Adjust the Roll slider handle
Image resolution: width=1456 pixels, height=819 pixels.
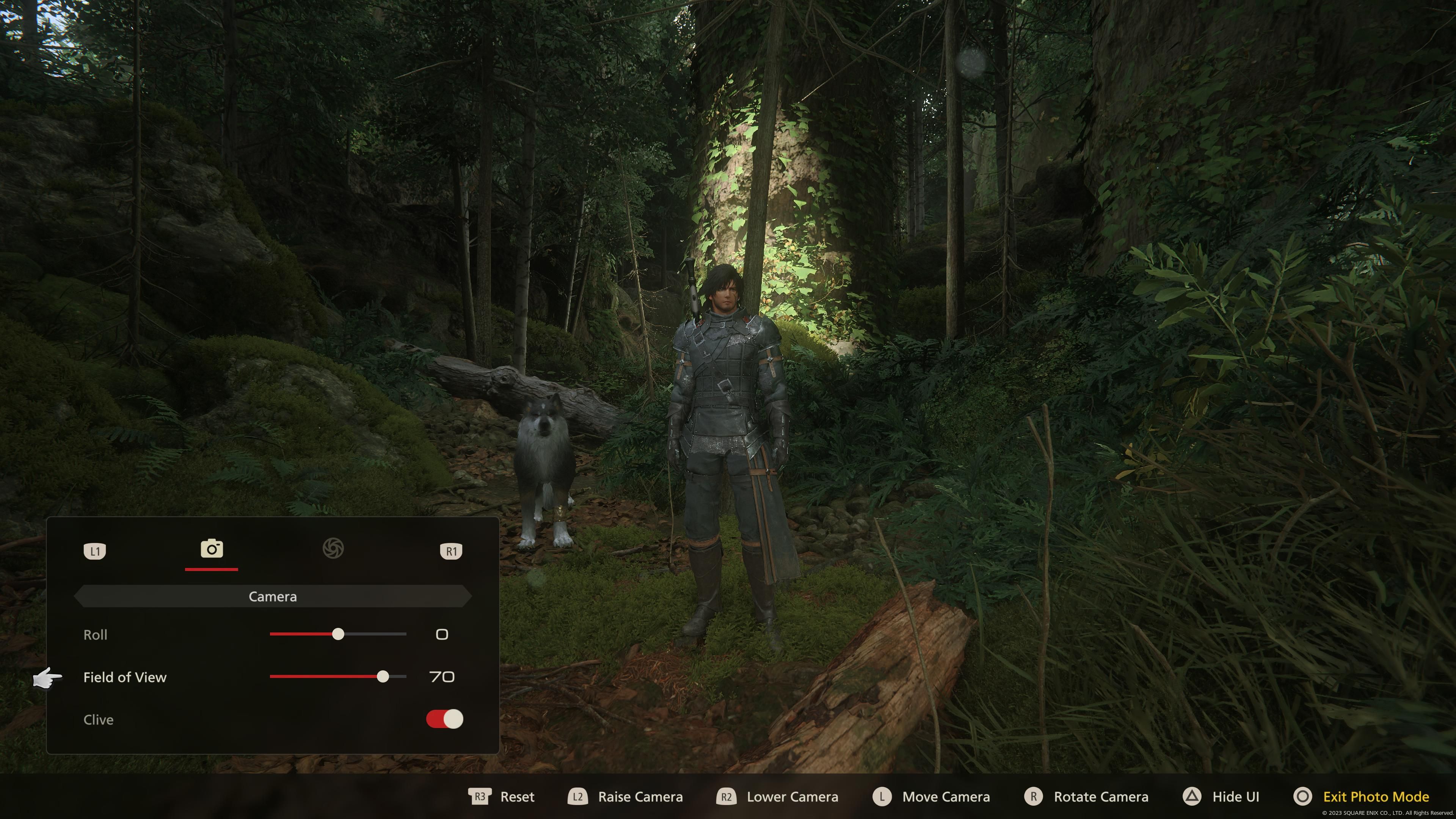point(339,634)
